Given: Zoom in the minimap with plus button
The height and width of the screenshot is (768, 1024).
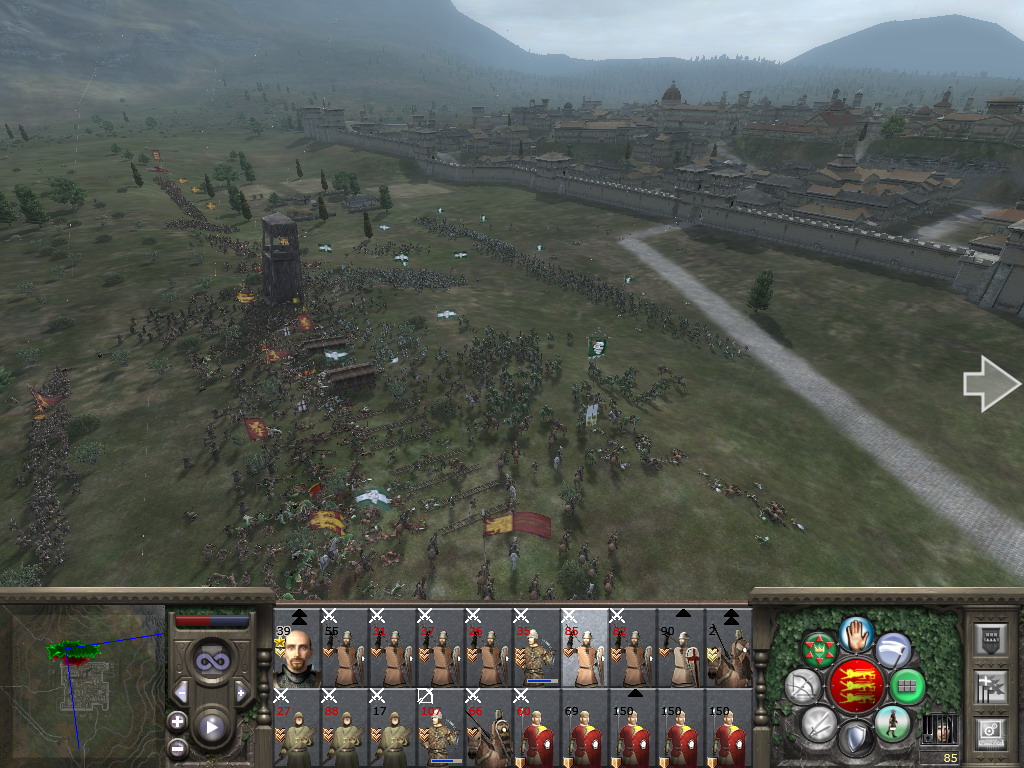Looking at the screenshot, I should pos(178,720).
